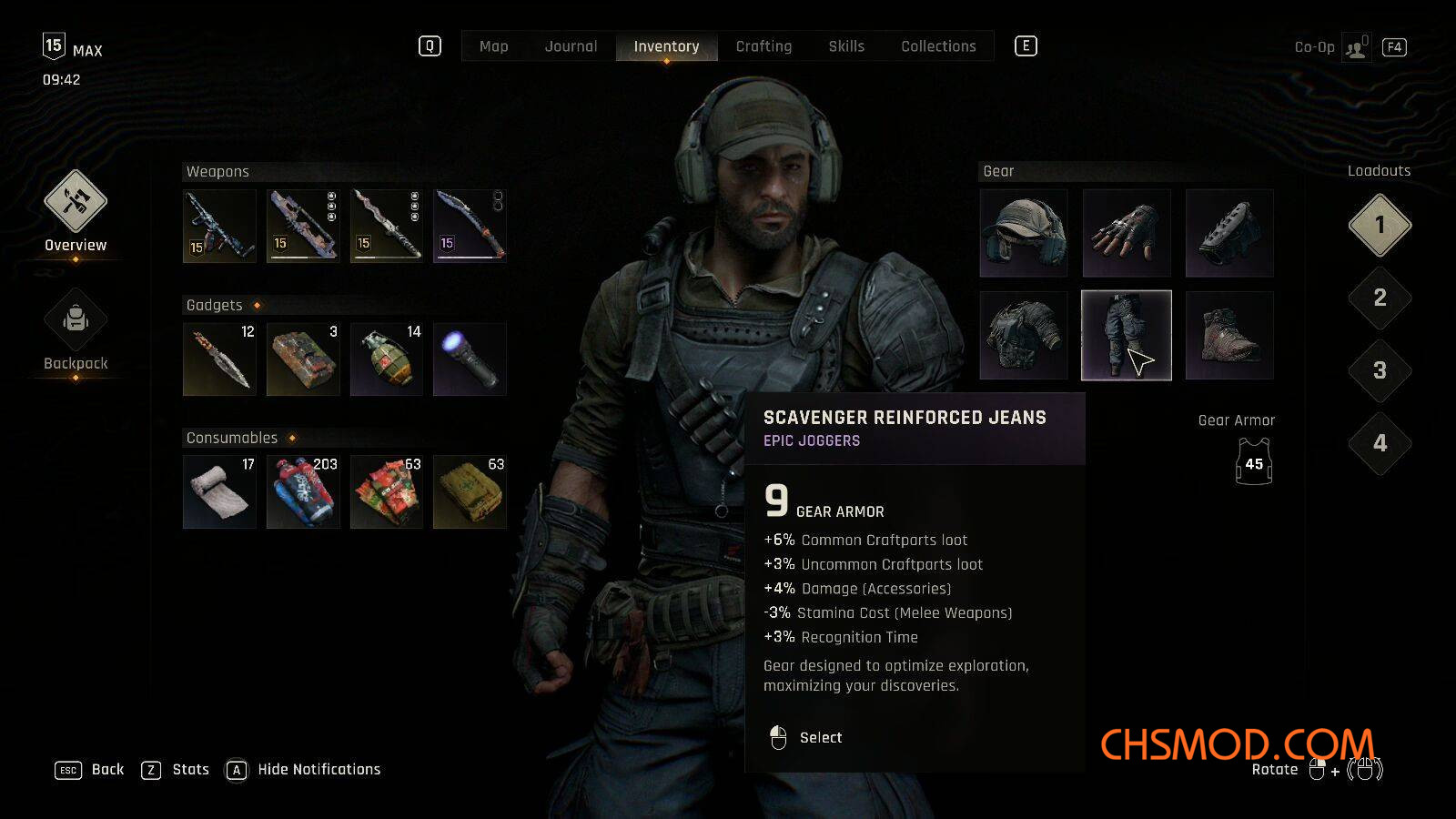Choose the boots gear slot
Viewport: 1456px width, 819px height.
1229,336
